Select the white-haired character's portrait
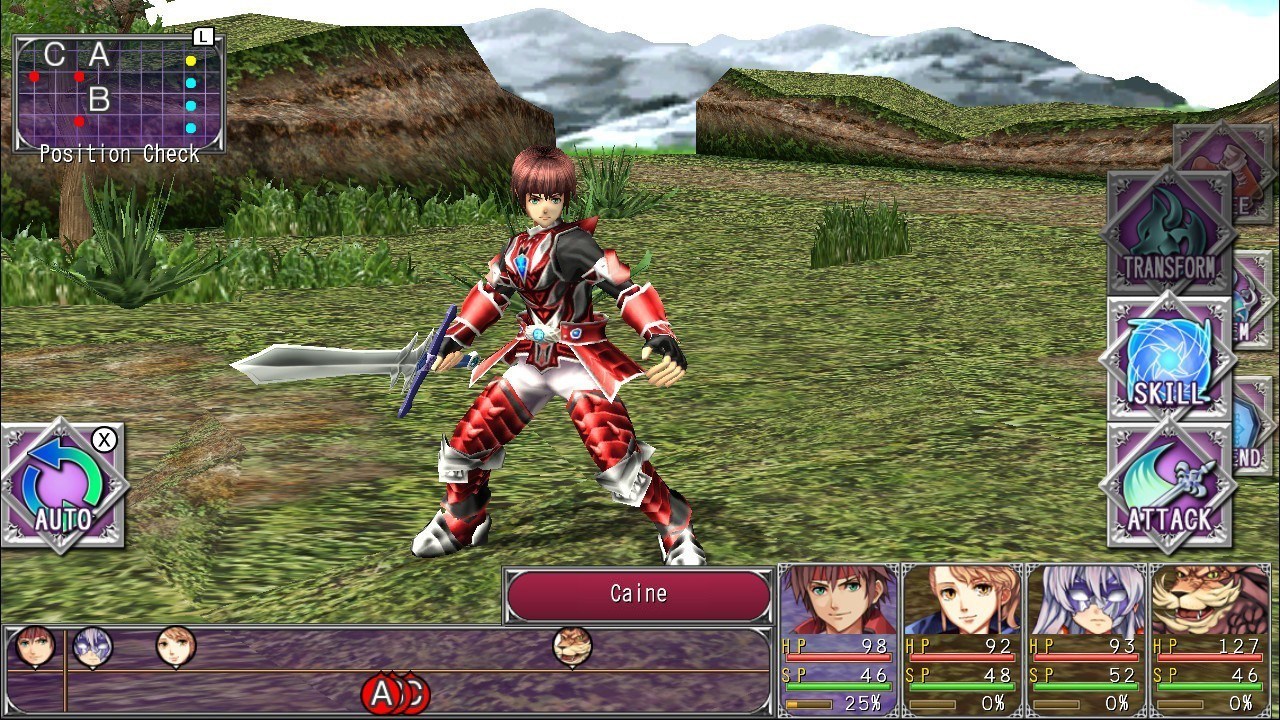Image resolution: width=1280 pixels, height=720 pixels. 1085,600
